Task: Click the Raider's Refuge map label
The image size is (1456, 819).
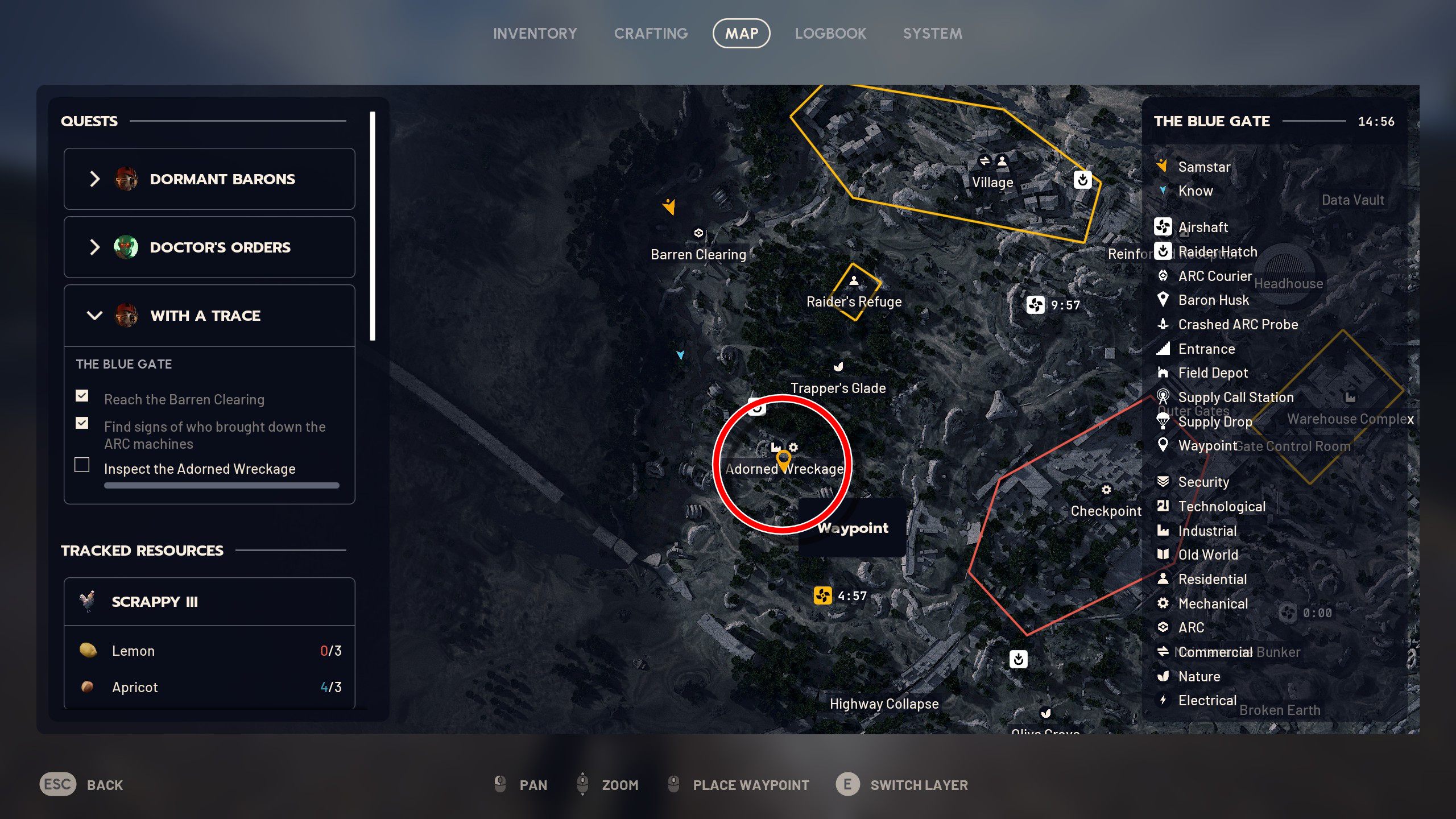Action: (854, 301)
